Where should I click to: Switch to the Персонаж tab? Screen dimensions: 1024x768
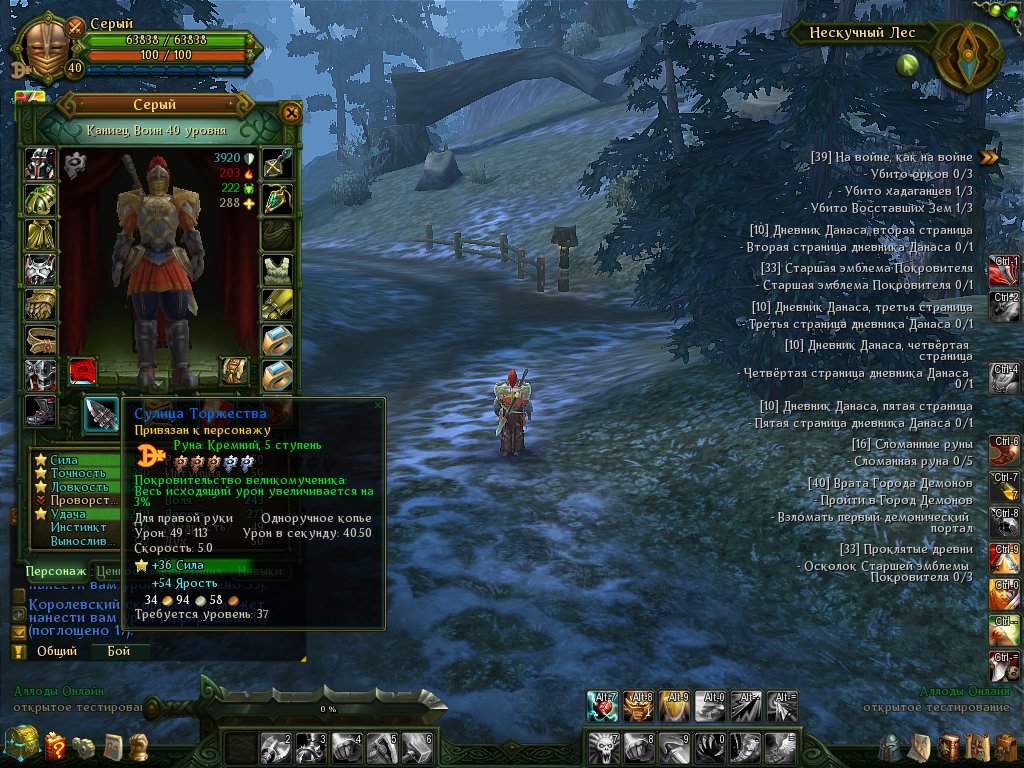pos(55,570)
